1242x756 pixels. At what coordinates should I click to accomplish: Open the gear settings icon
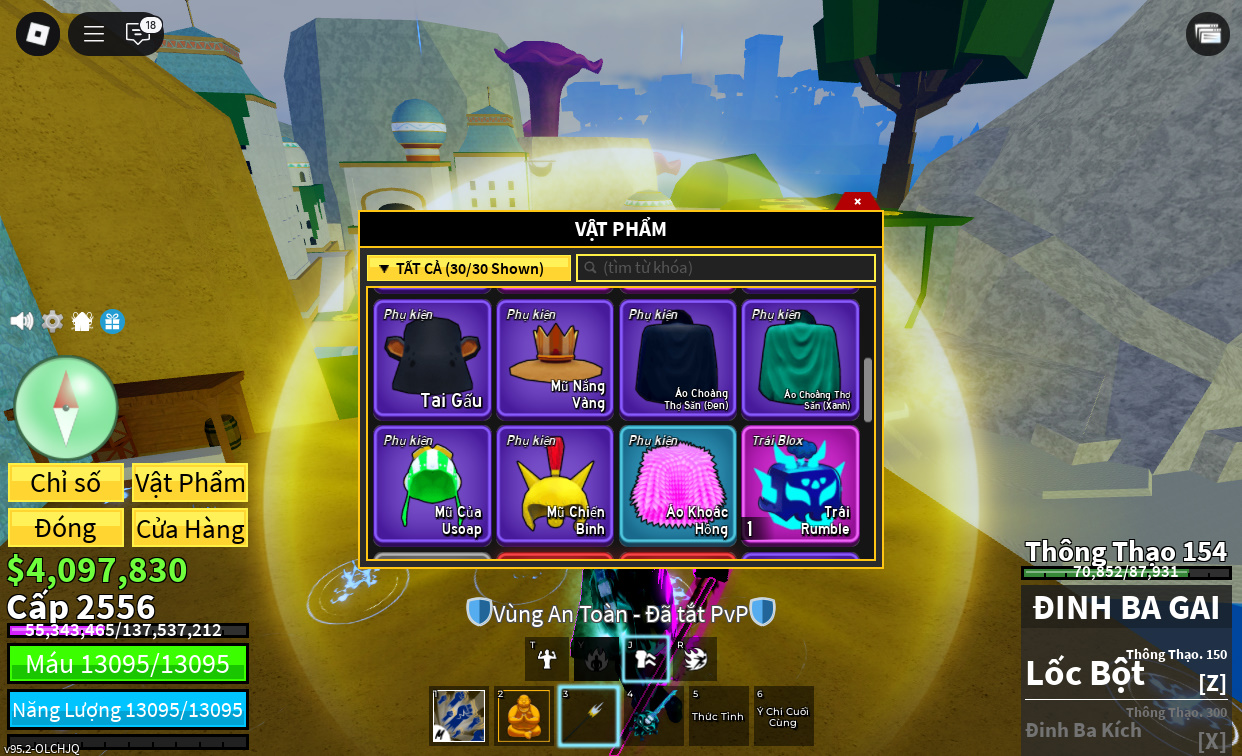(52, 321)
